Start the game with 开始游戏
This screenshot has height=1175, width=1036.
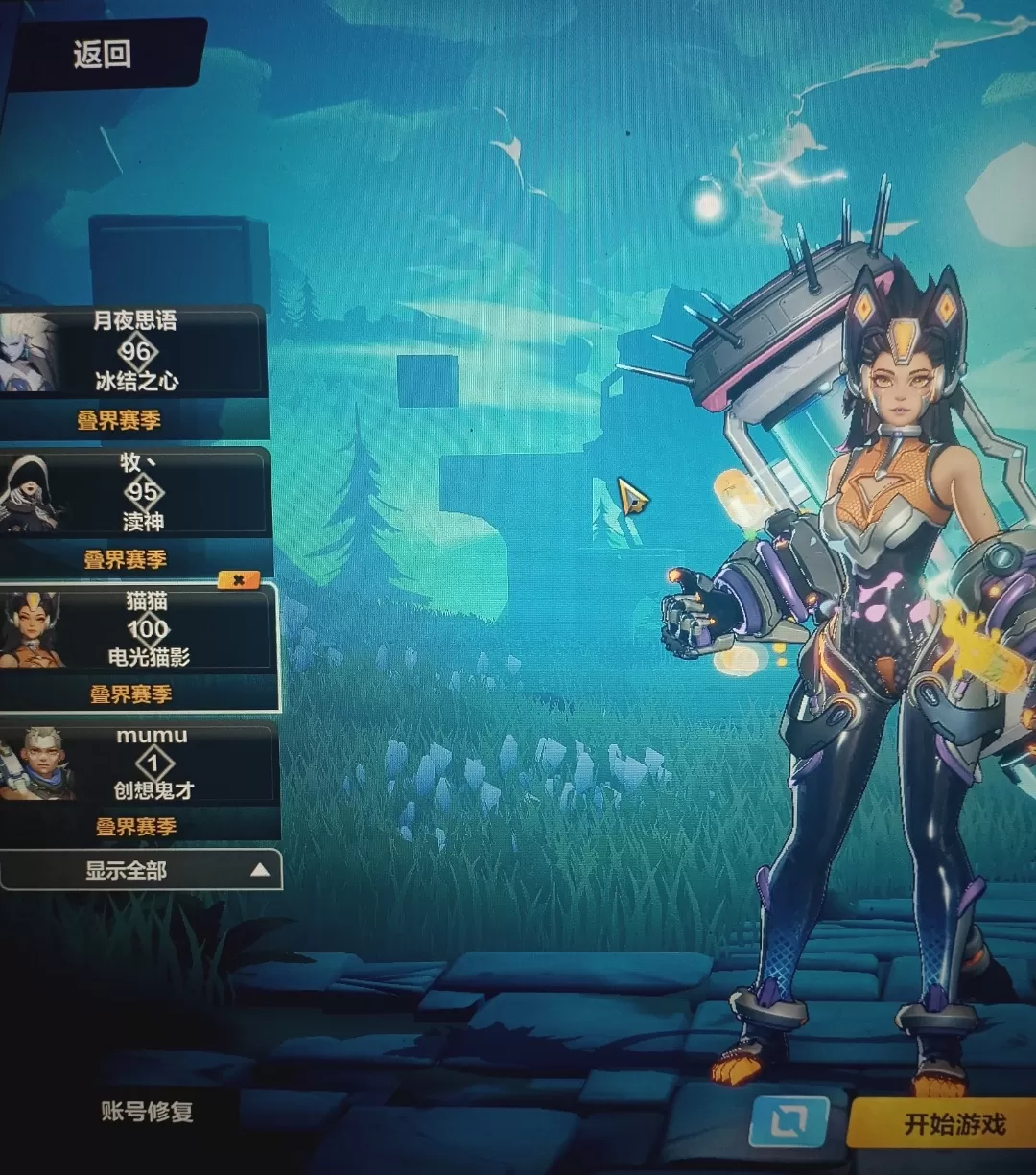pos(953,1123)
